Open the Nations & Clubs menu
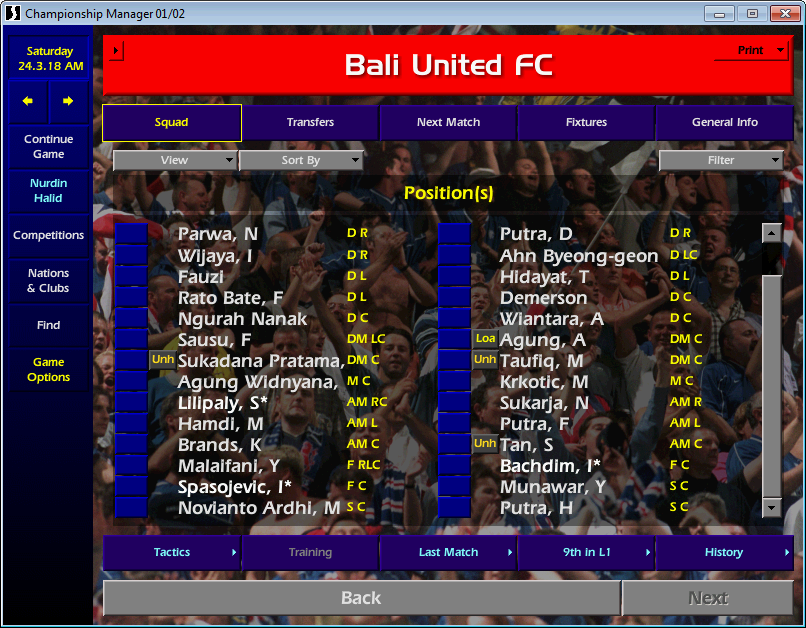The width and height of the screenshot is (806, 628). (x=49, y=281)
